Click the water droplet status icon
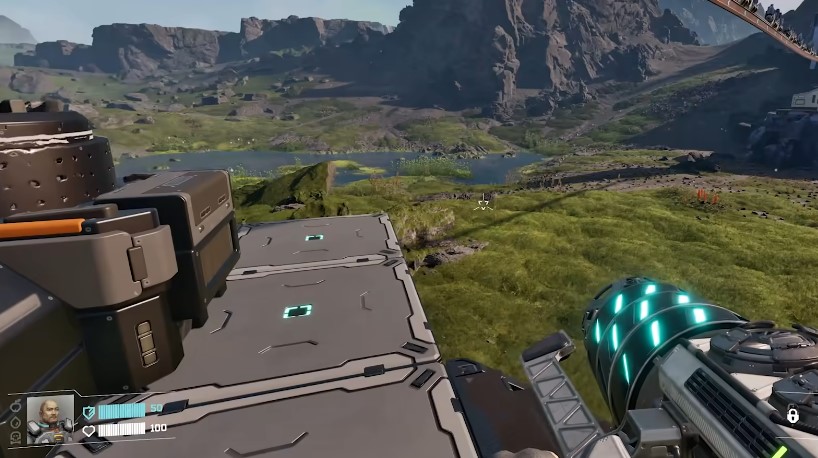 [x=16, y=422]
